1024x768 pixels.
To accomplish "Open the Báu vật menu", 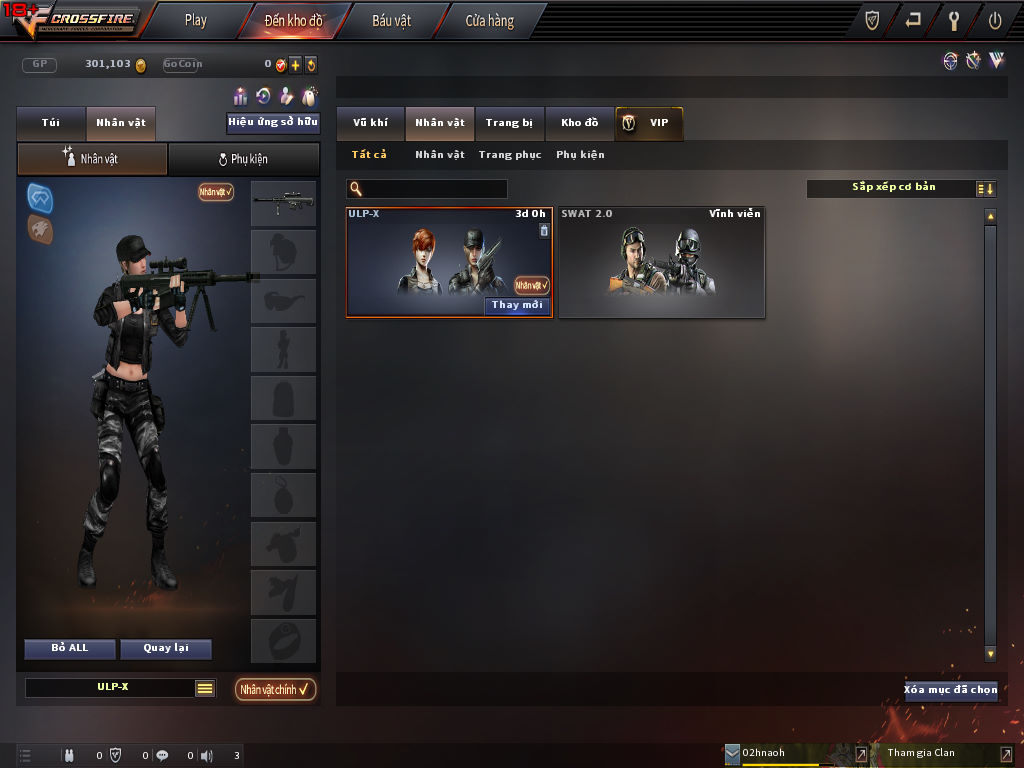I will coord(391,20).
